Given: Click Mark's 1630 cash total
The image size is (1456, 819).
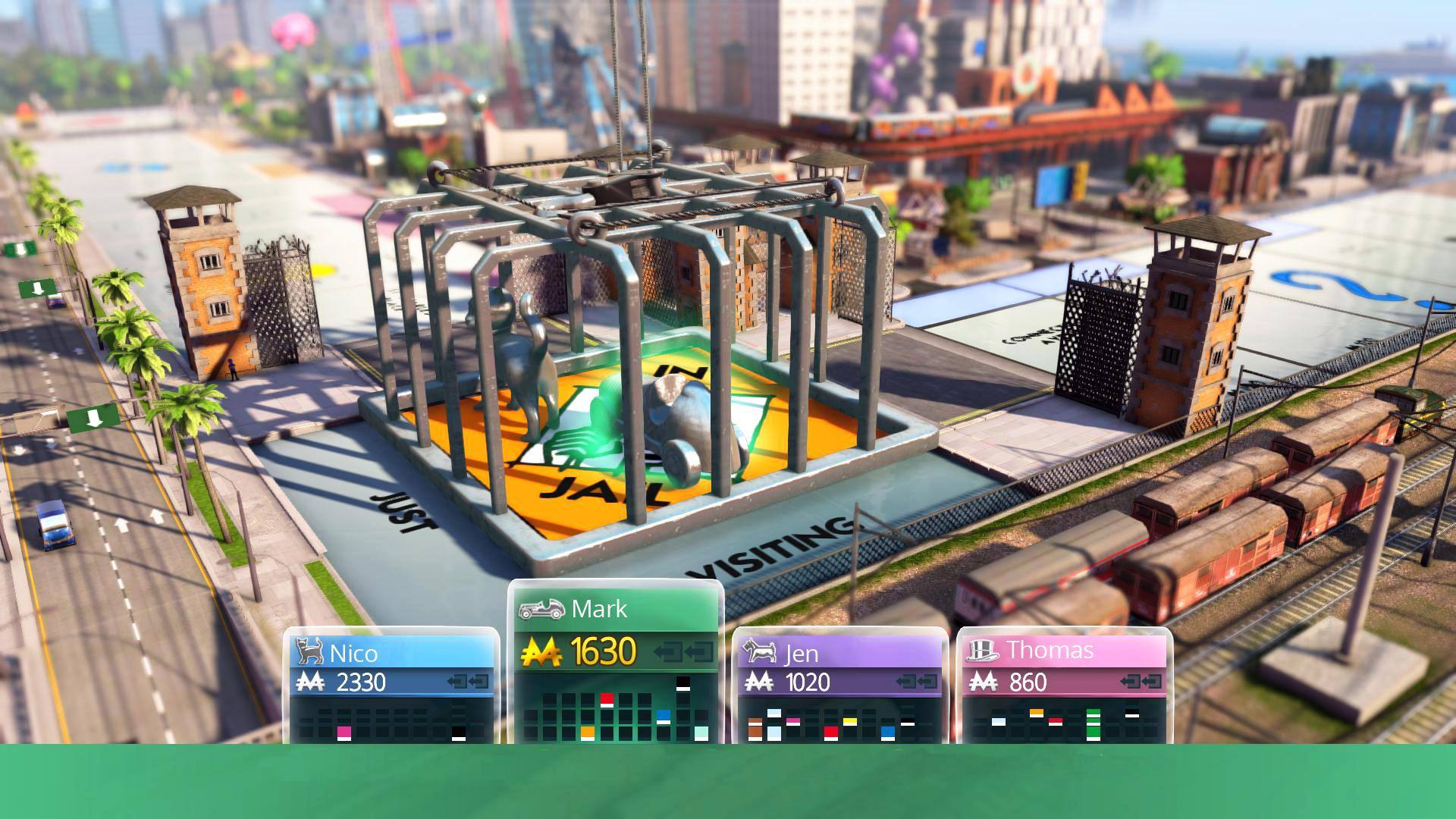Looking at the screenshot, I should tap(603, 650).
